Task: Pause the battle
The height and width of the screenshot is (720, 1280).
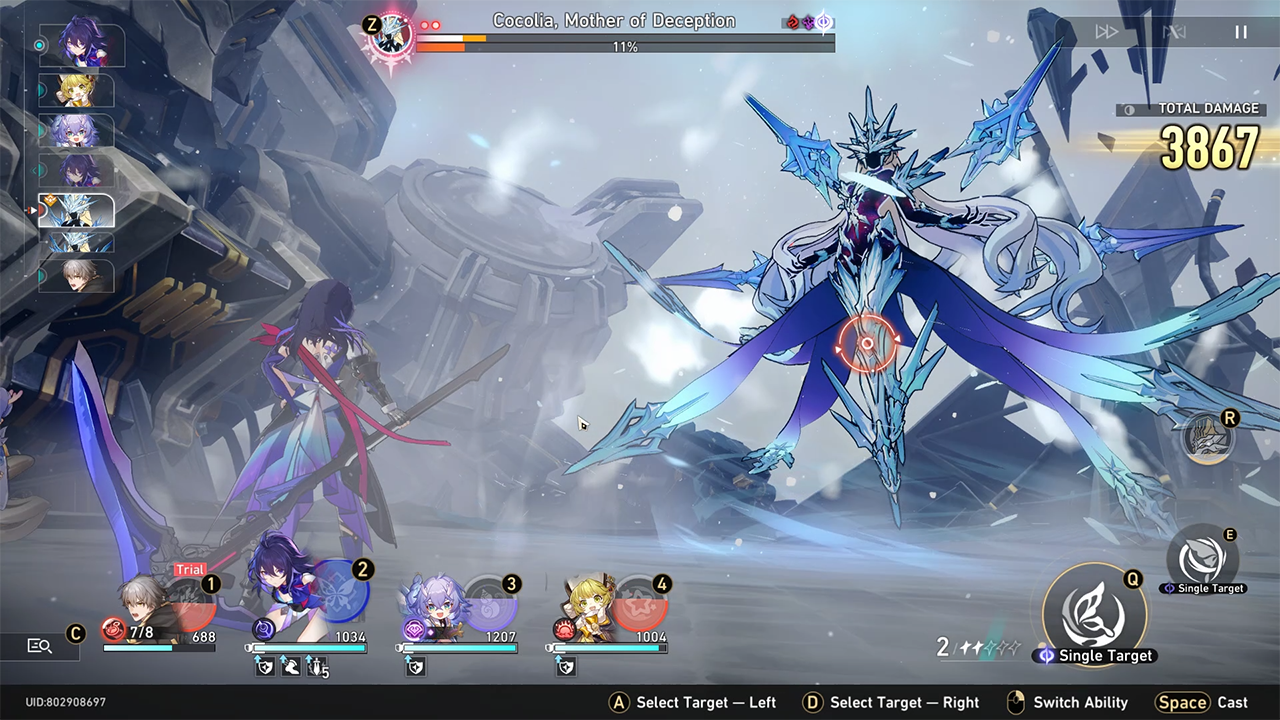Action: [1240, 32]
